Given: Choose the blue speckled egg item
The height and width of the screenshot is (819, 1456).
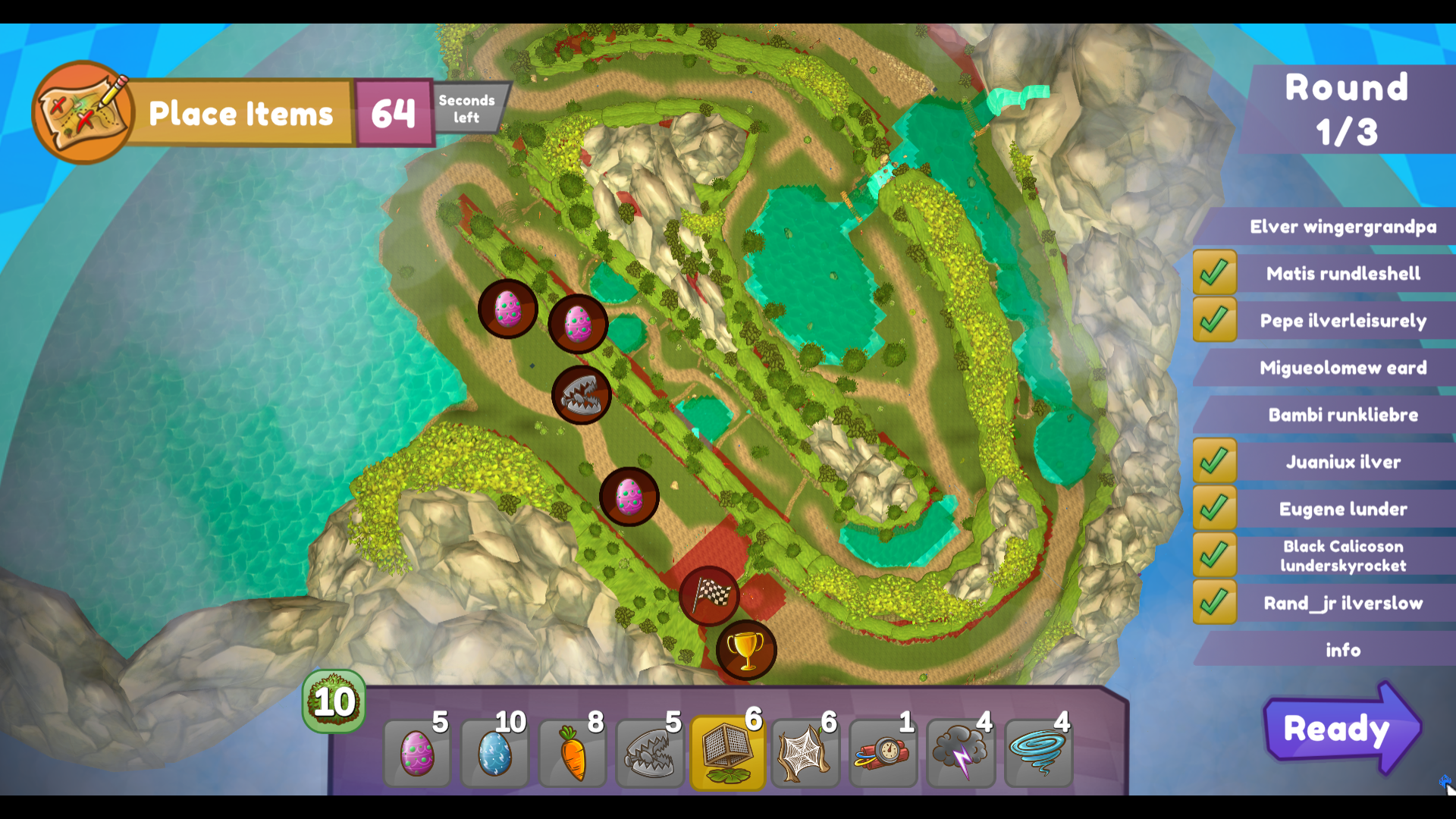Looking at the screenshot, I should click(x=494, y=753).
